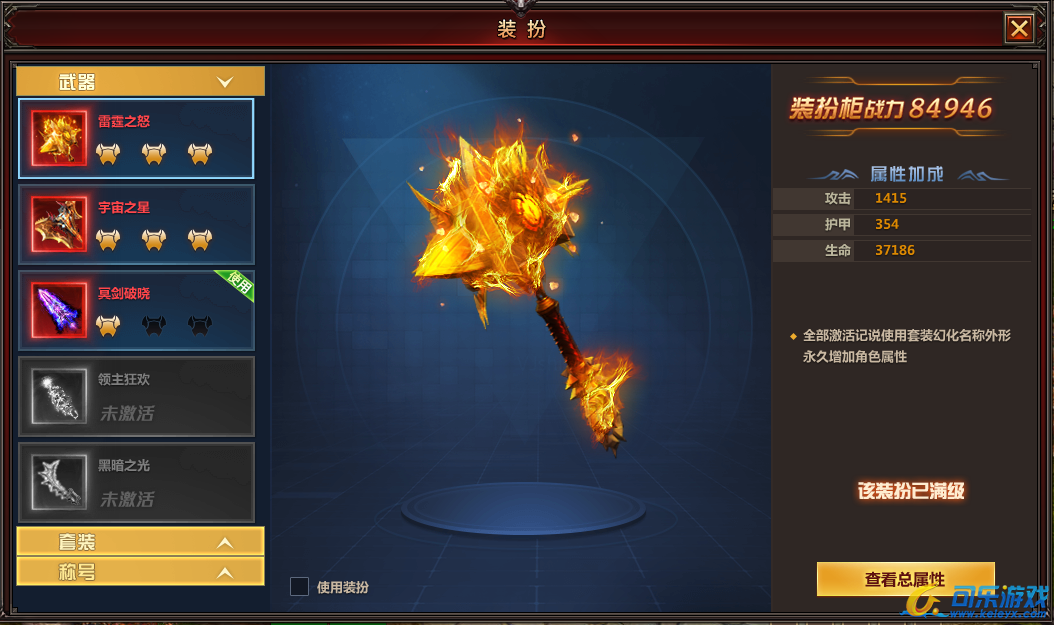Image resolution: width=1054 pixels, height=625 pixels.
Task: Choose the 宇宙之星 weapon skin
Action: coord(136,224)
